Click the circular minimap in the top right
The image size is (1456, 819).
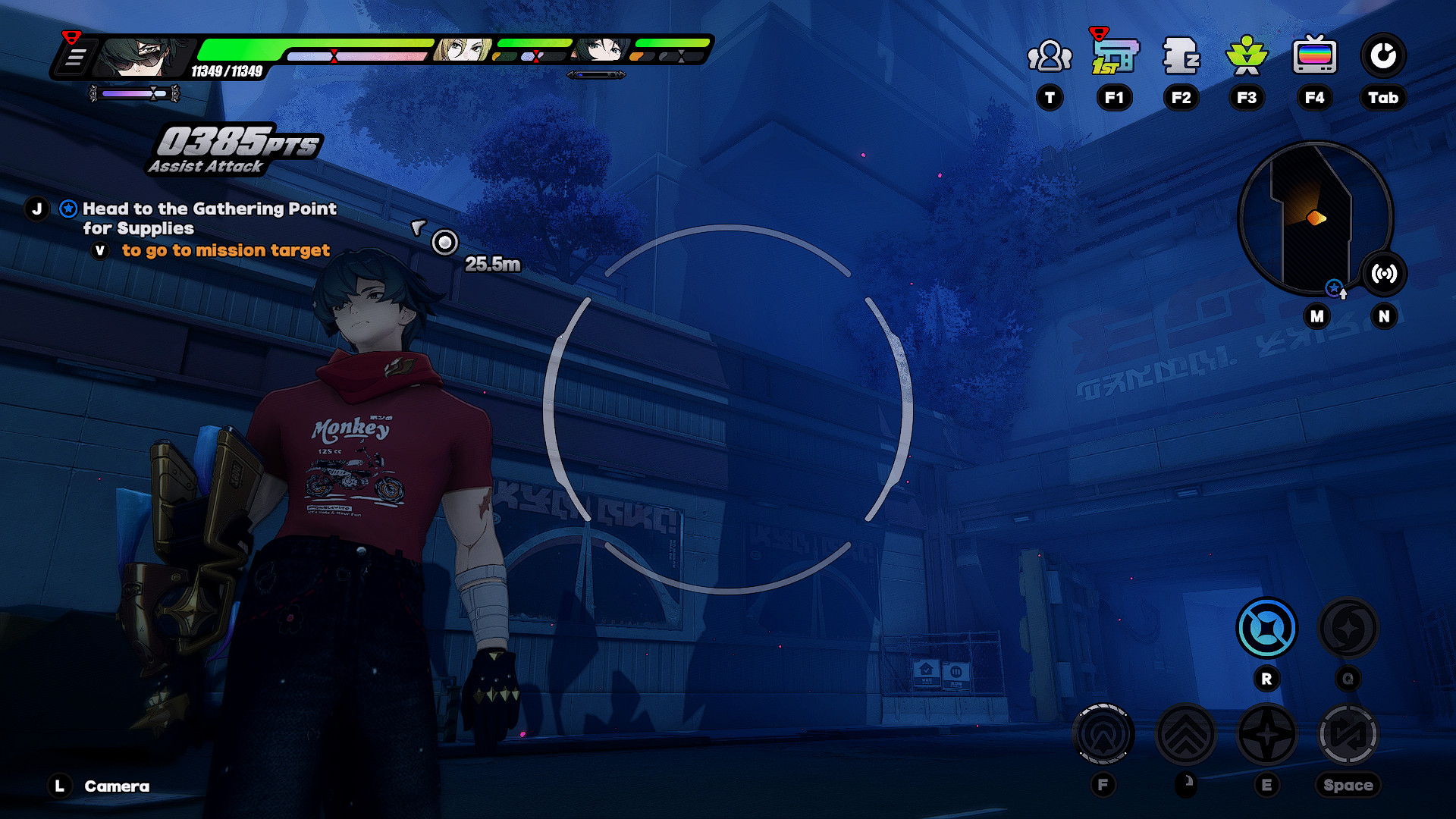(1316, 219)
